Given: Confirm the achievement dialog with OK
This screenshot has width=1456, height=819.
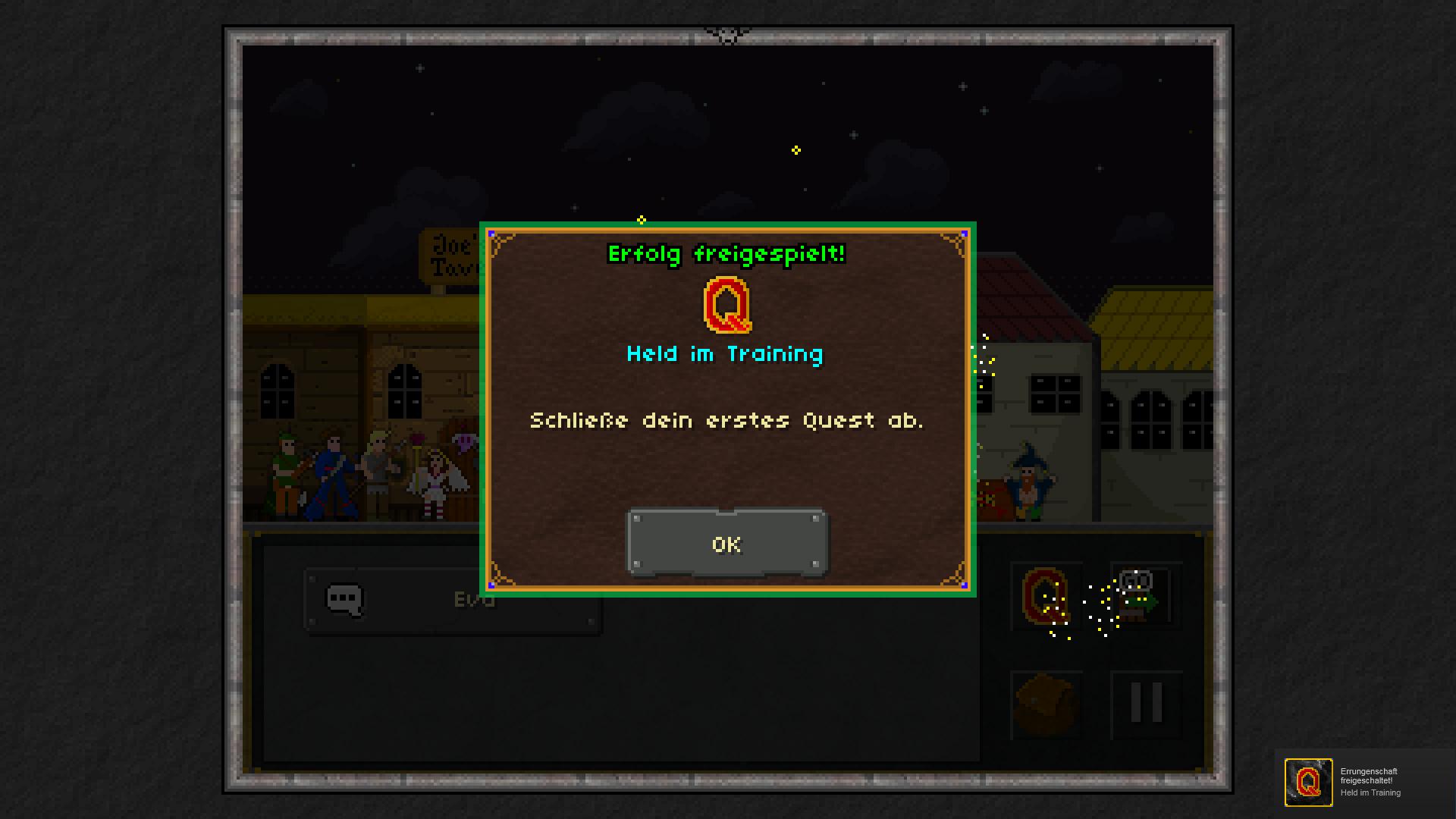Looking at the screenshot, I should pyautogui.click(x=726, y=544).
